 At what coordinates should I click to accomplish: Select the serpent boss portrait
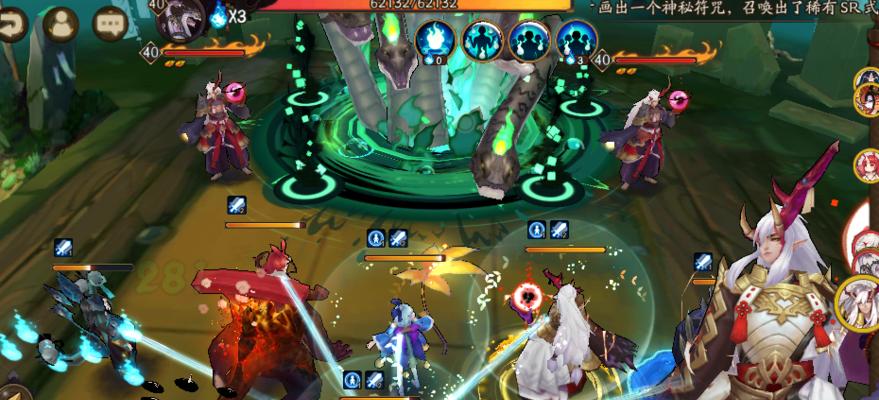pyautogui.click(x=181, y=17)
